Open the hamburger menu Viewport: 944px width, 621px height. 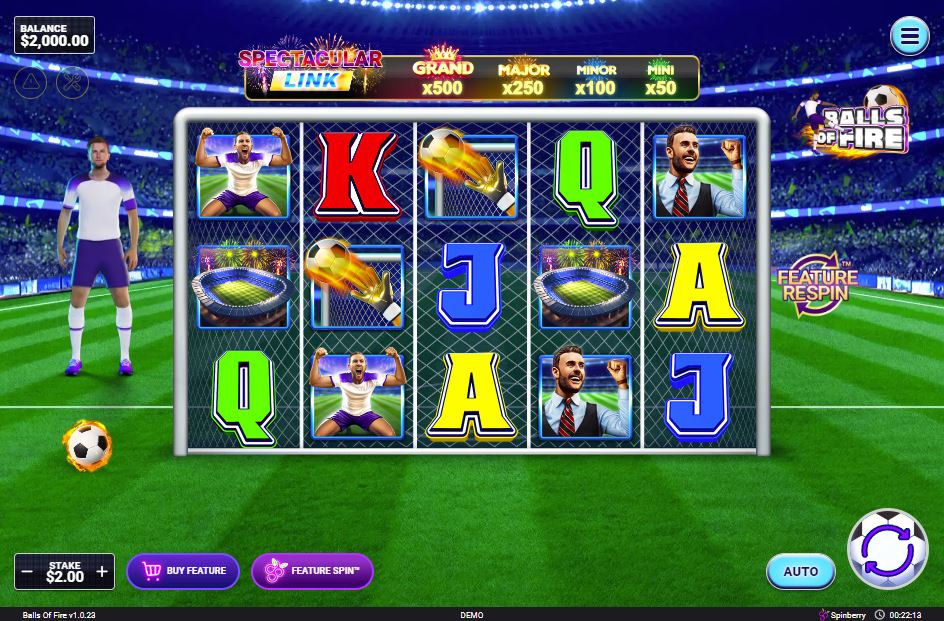point(909,37)
